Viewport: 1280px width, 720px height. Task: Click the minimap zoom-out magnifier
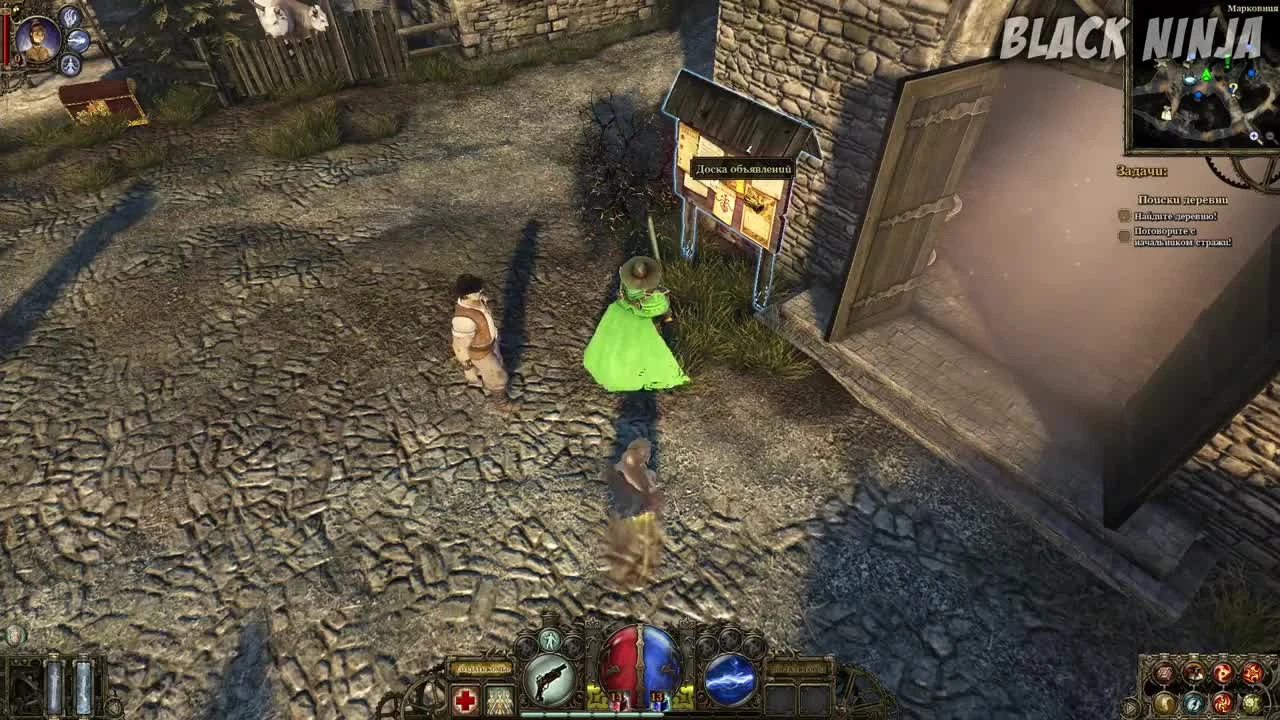(1270, 137)
